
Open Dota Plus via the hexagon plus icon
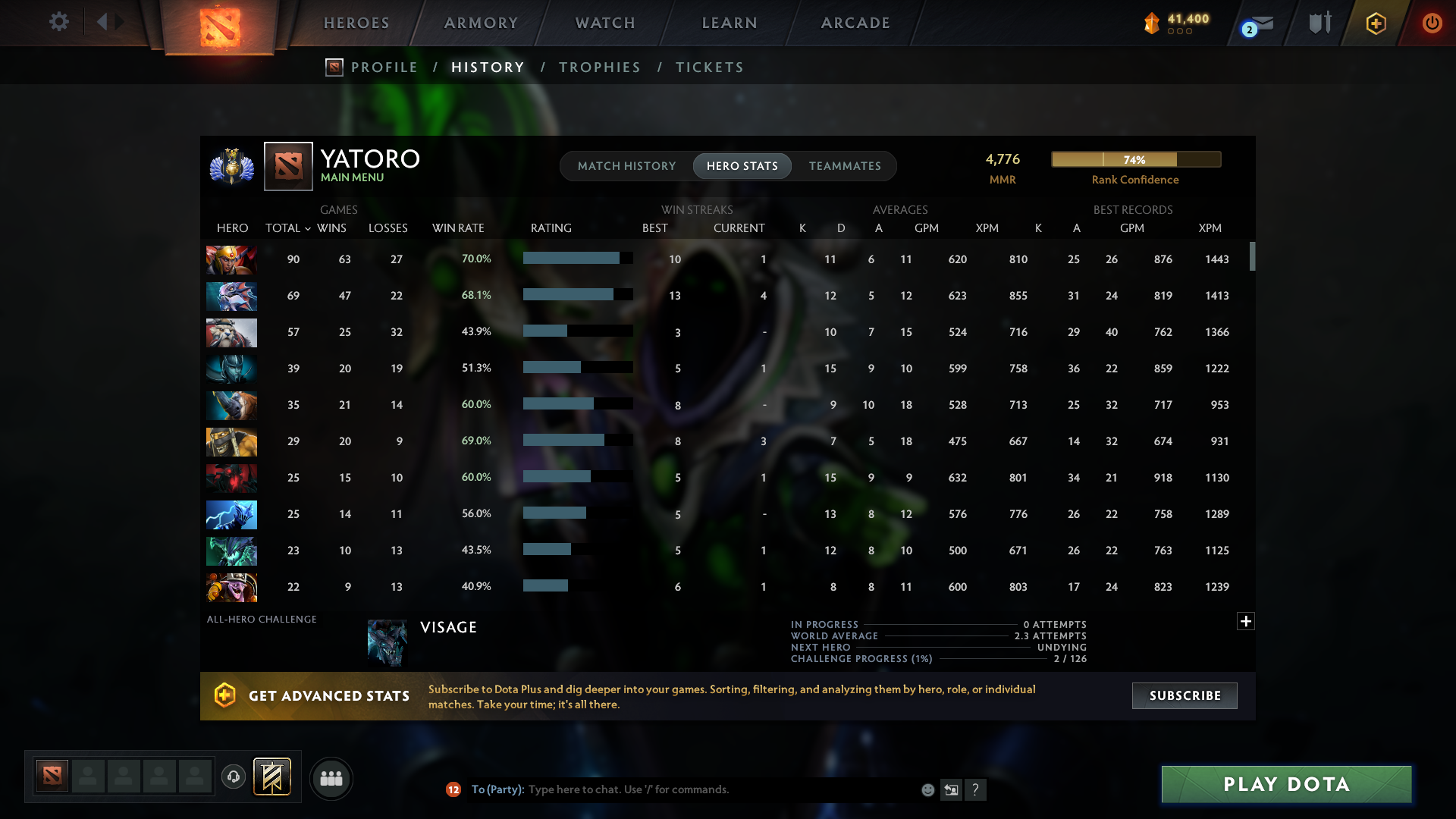1376,23
